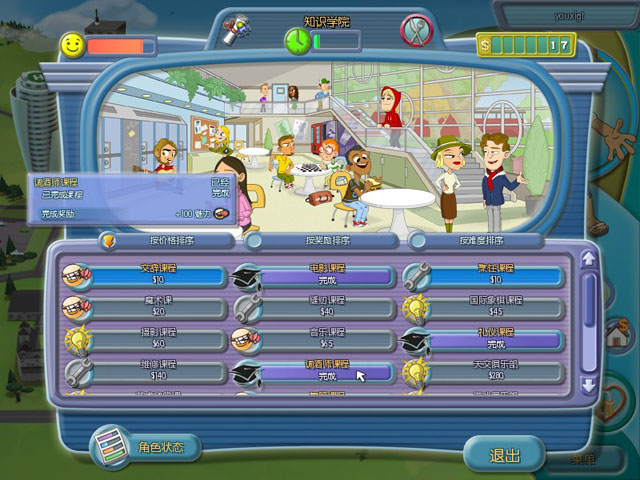640x480 pixels.
Task: Click the completed 调酒师课程 entry
Action: 323,372
